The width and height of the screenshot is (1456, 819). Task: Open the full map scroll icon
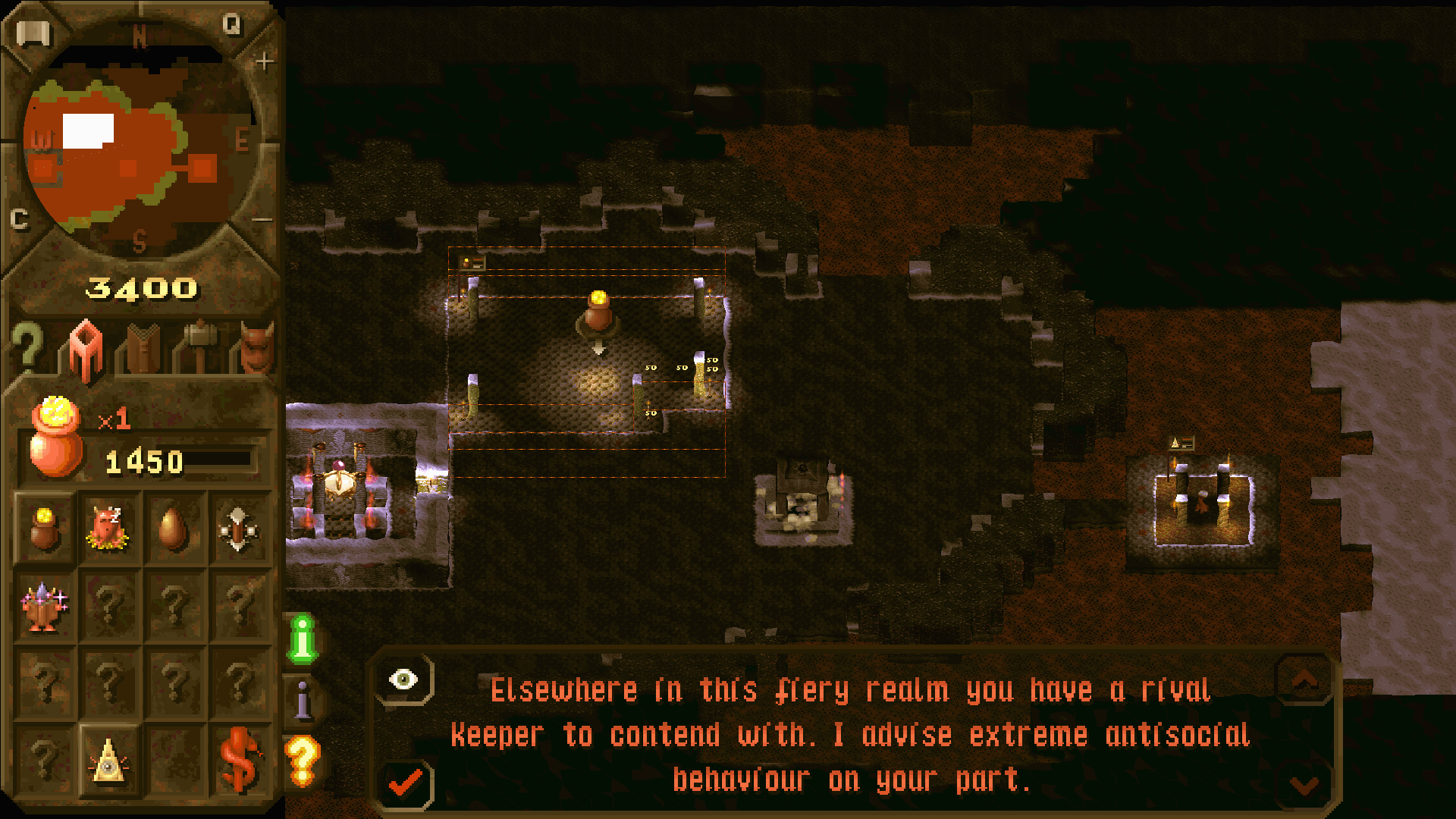click(x=33, y=33)
